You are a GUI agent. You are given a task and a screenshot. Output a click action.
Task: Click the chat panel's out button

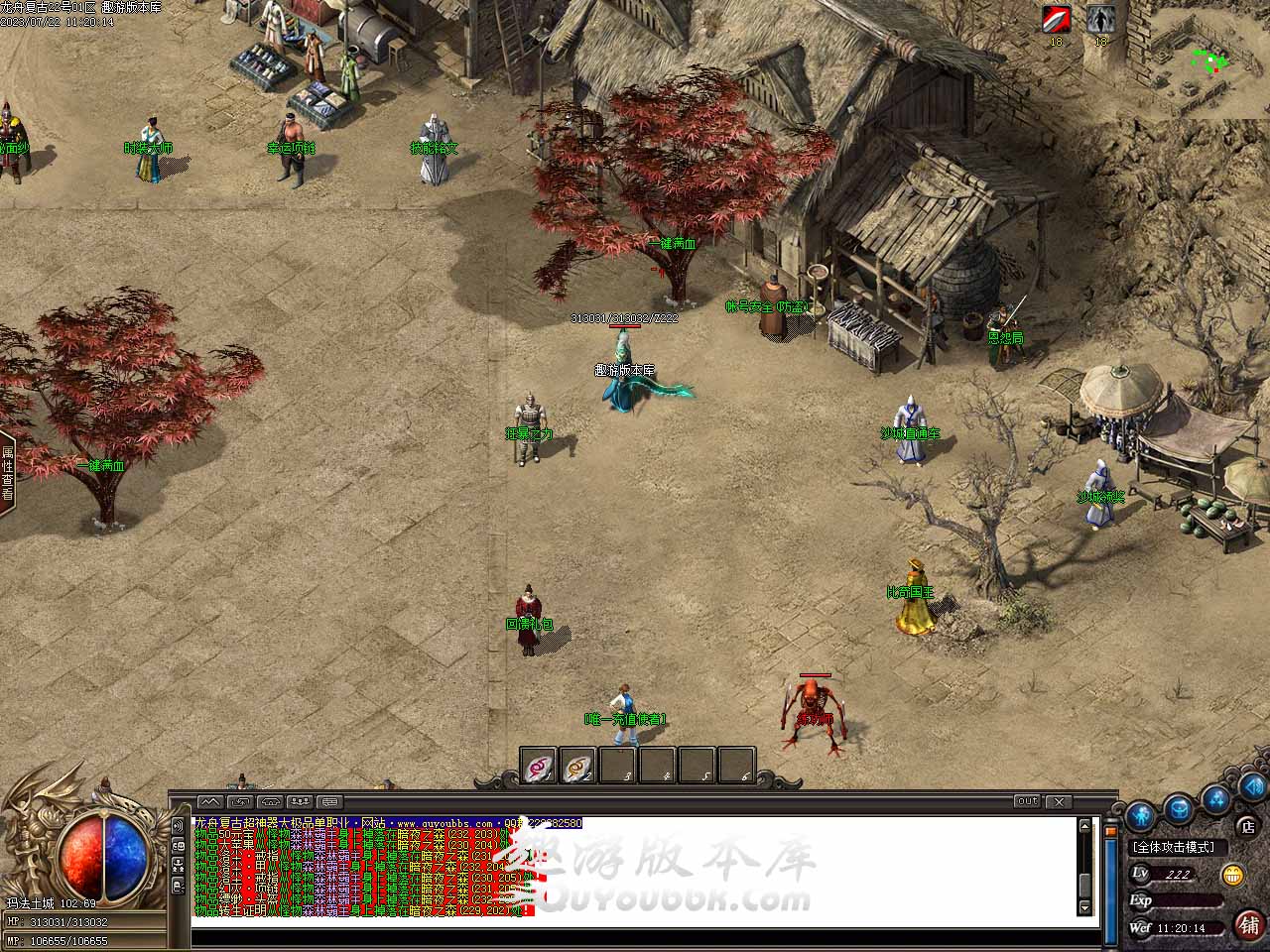[x=1027, y=801]
